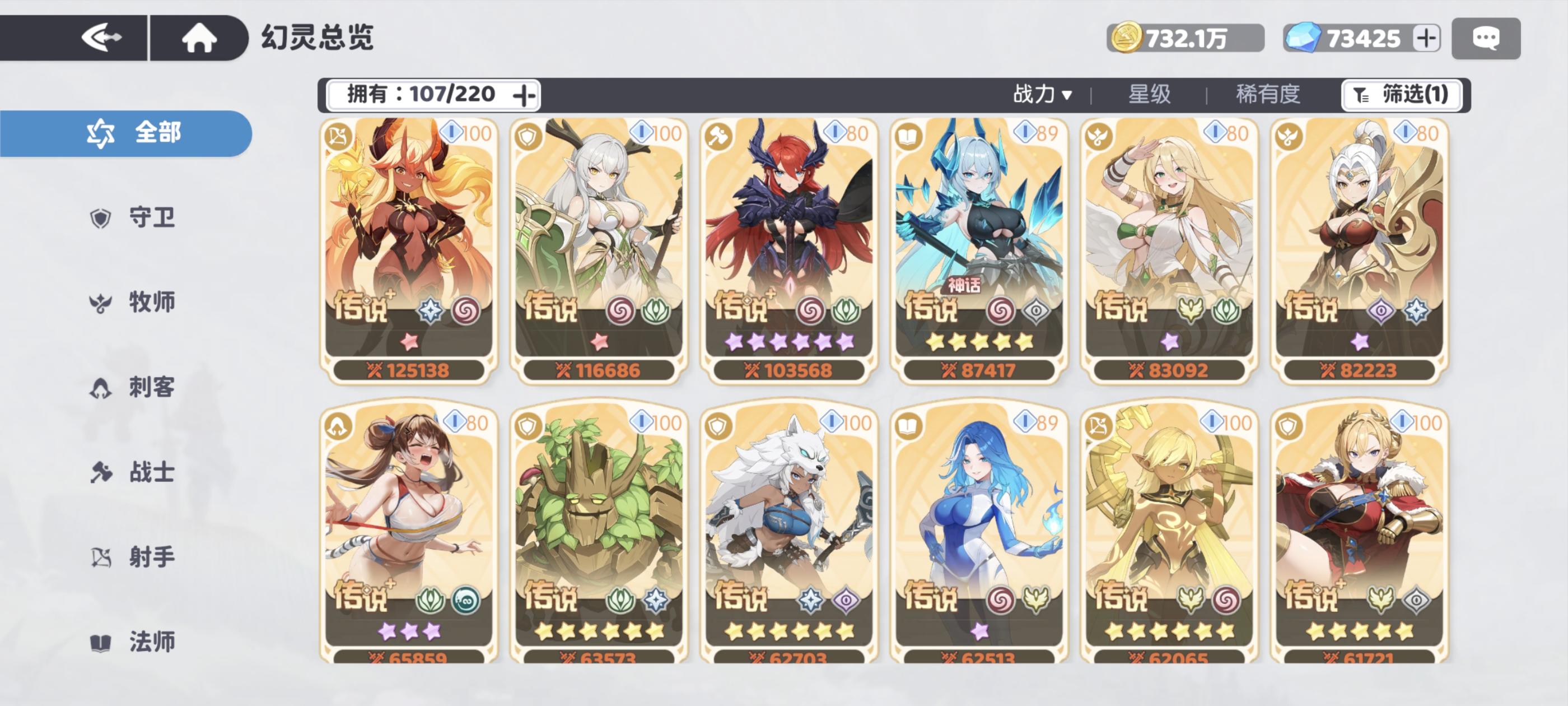Screen dimensions: 1568x706
Task: Toggle the 战力 sort direction
Action: pyautogui.click(x=1066, y=95)
